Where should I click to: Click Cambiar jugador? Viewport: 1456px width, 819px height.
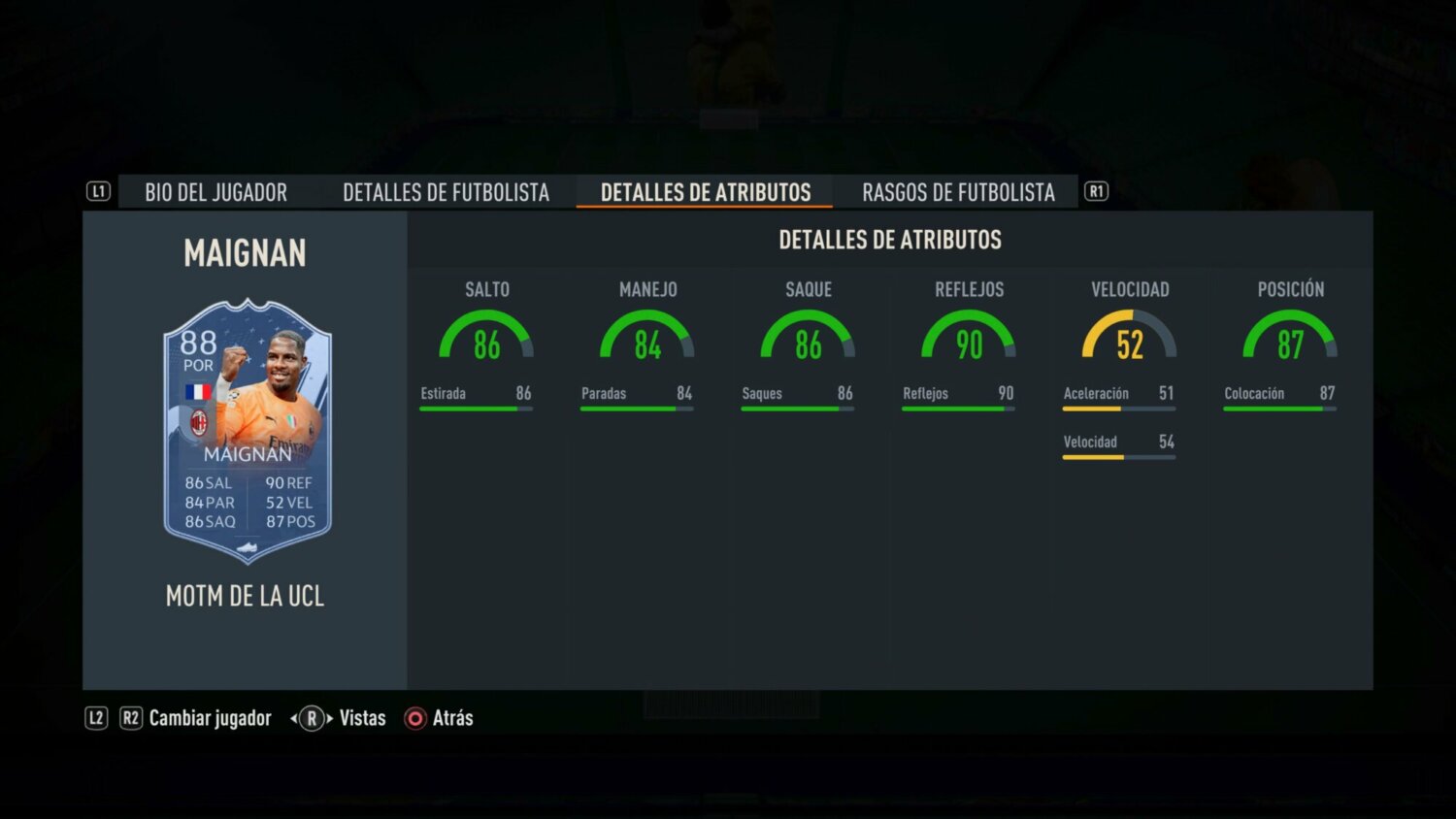[x=210, y=718]
